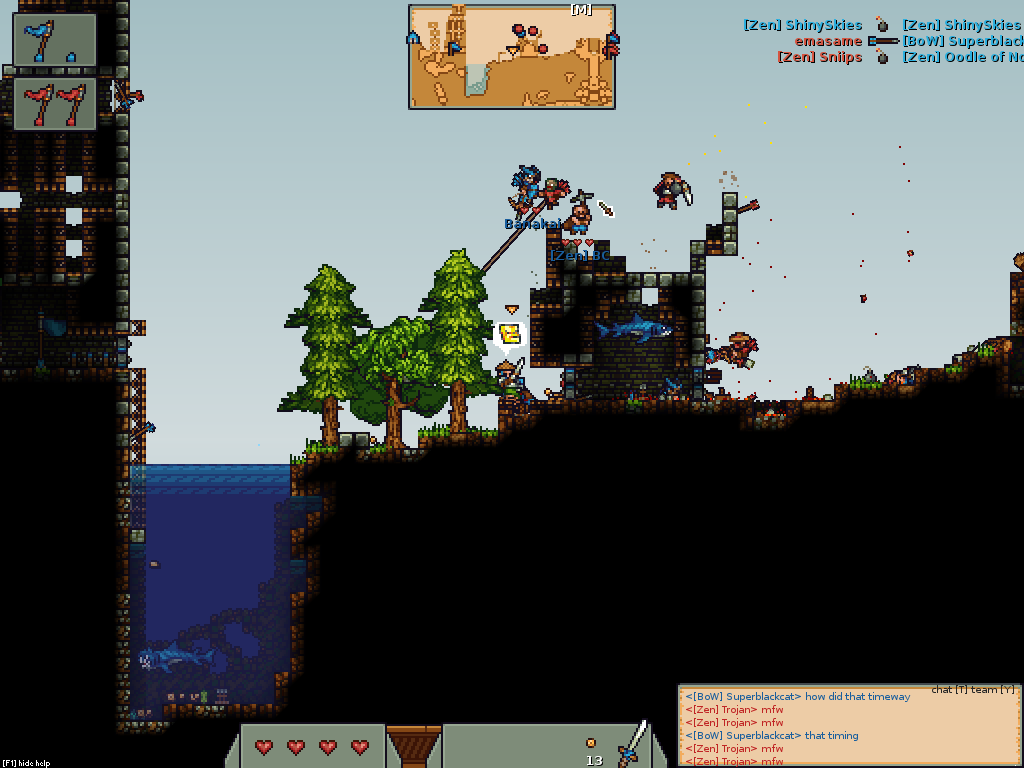
Task: Select the blue team flag panel
Action: coord(55,39)
